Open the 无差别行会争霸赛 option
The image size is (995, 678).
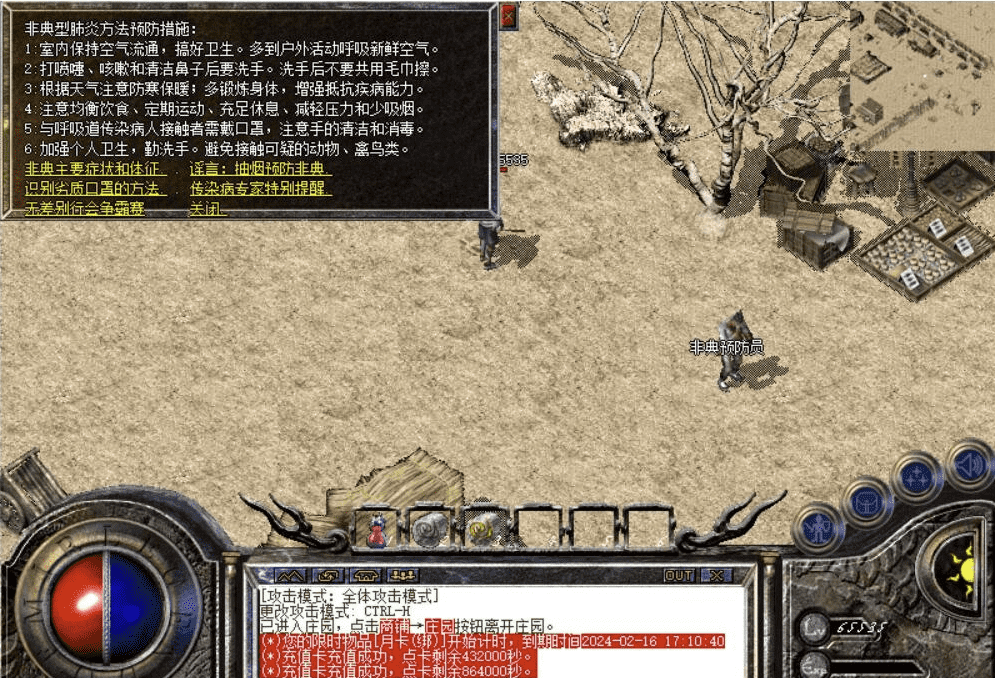84,209
